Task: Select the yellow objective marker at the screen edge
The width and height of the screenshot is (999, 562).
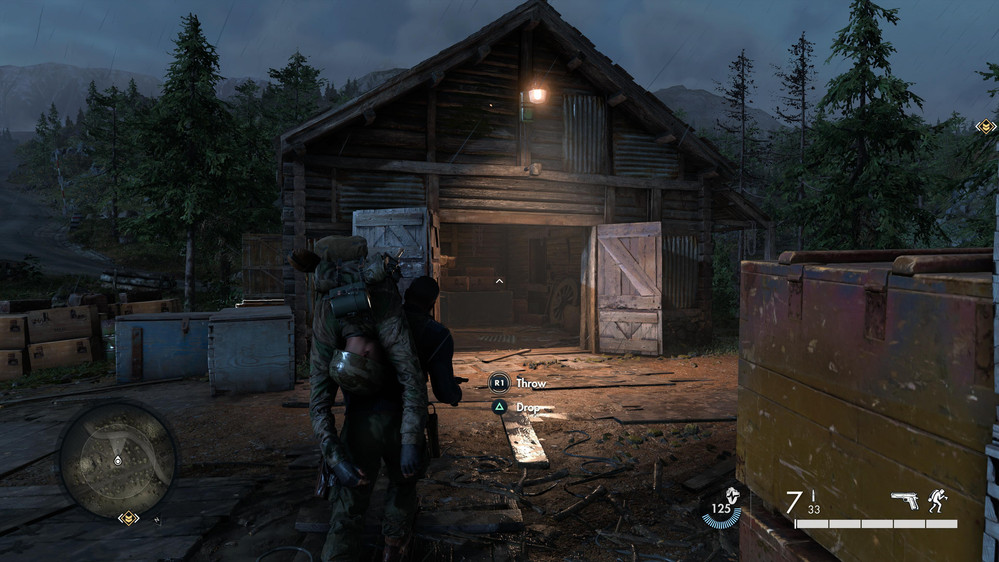Action: (x=986, y=127)
